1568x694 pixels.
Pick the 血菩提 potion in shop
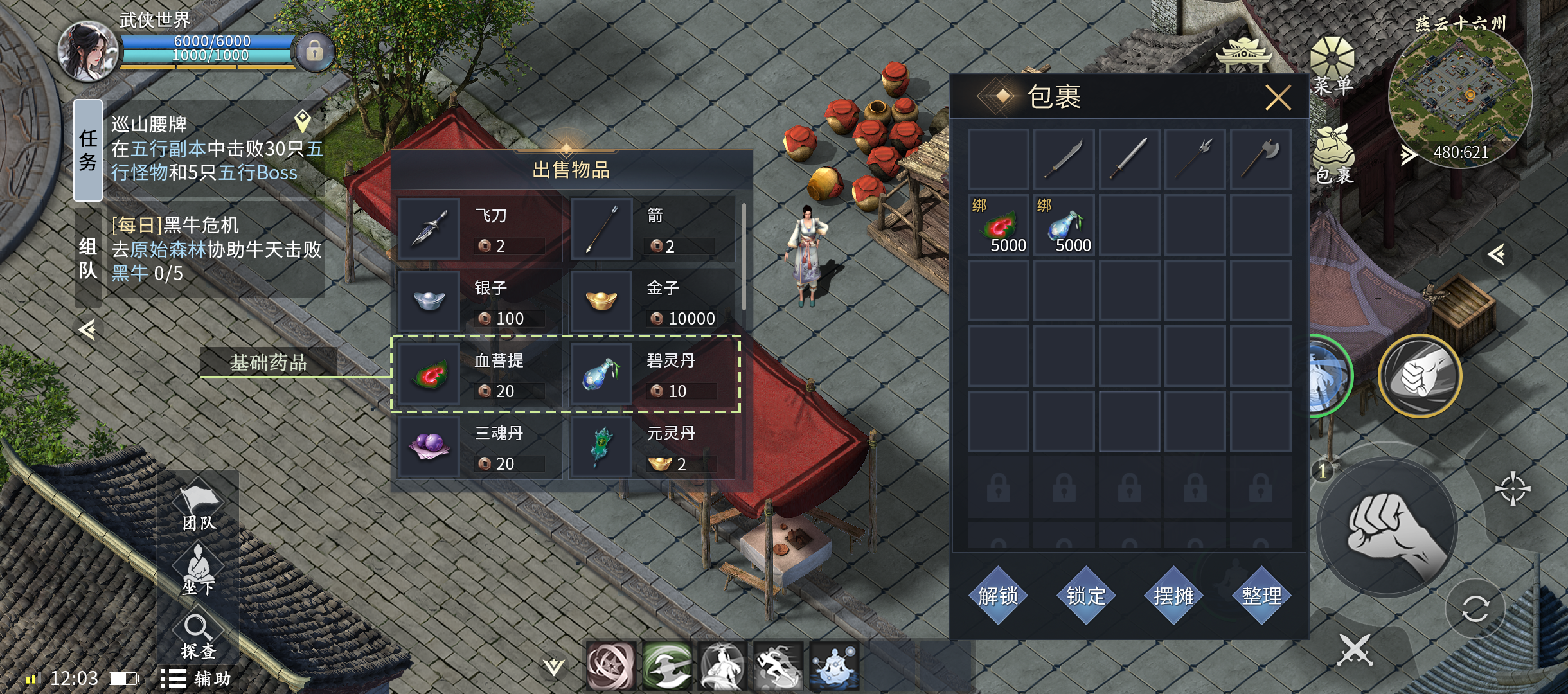[x=479, y=375]
